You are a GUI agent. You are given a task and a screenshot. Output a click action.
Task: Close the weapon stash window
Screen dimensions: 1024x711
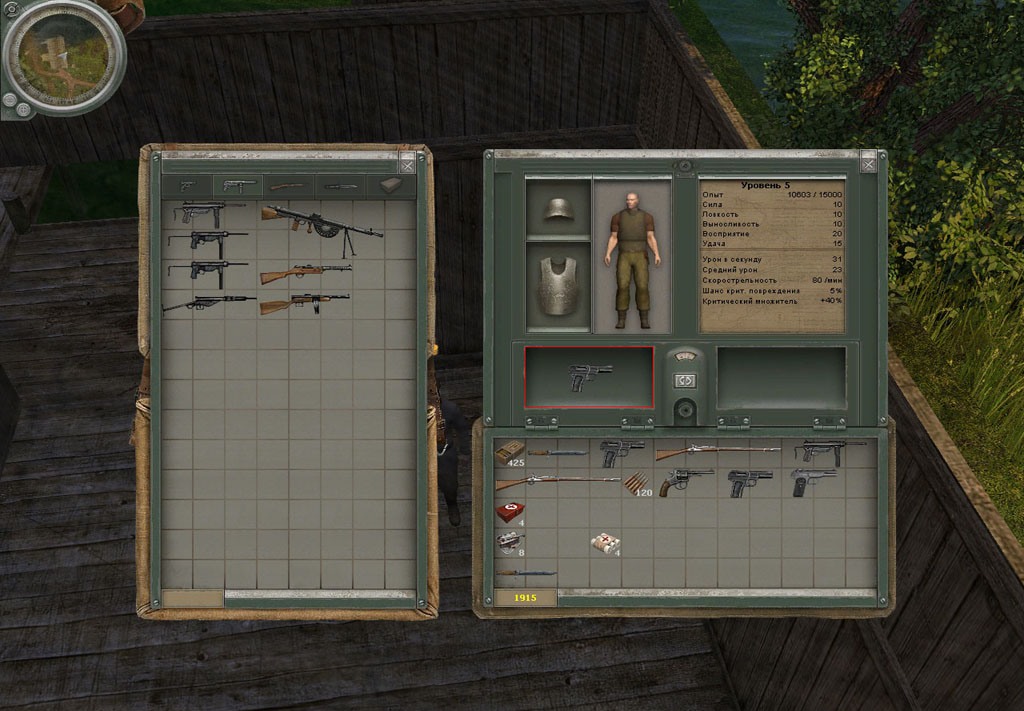click(406, 164)
